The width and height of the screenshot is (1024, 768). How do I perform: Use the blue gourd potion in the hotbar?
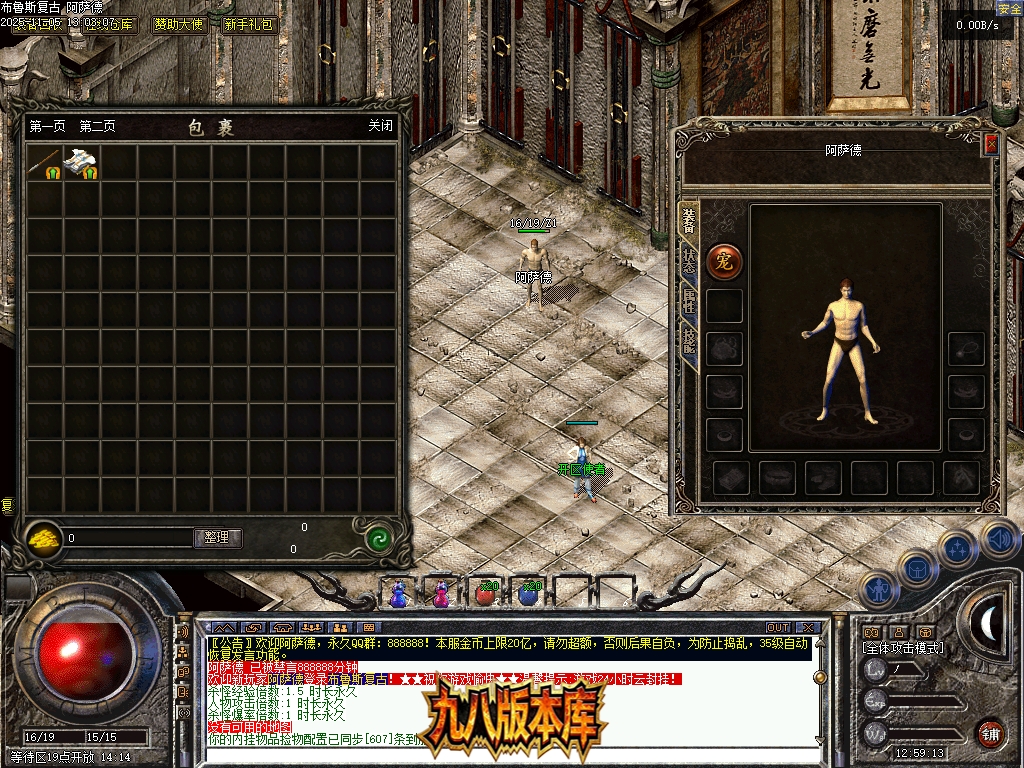[x=399, y=594]
